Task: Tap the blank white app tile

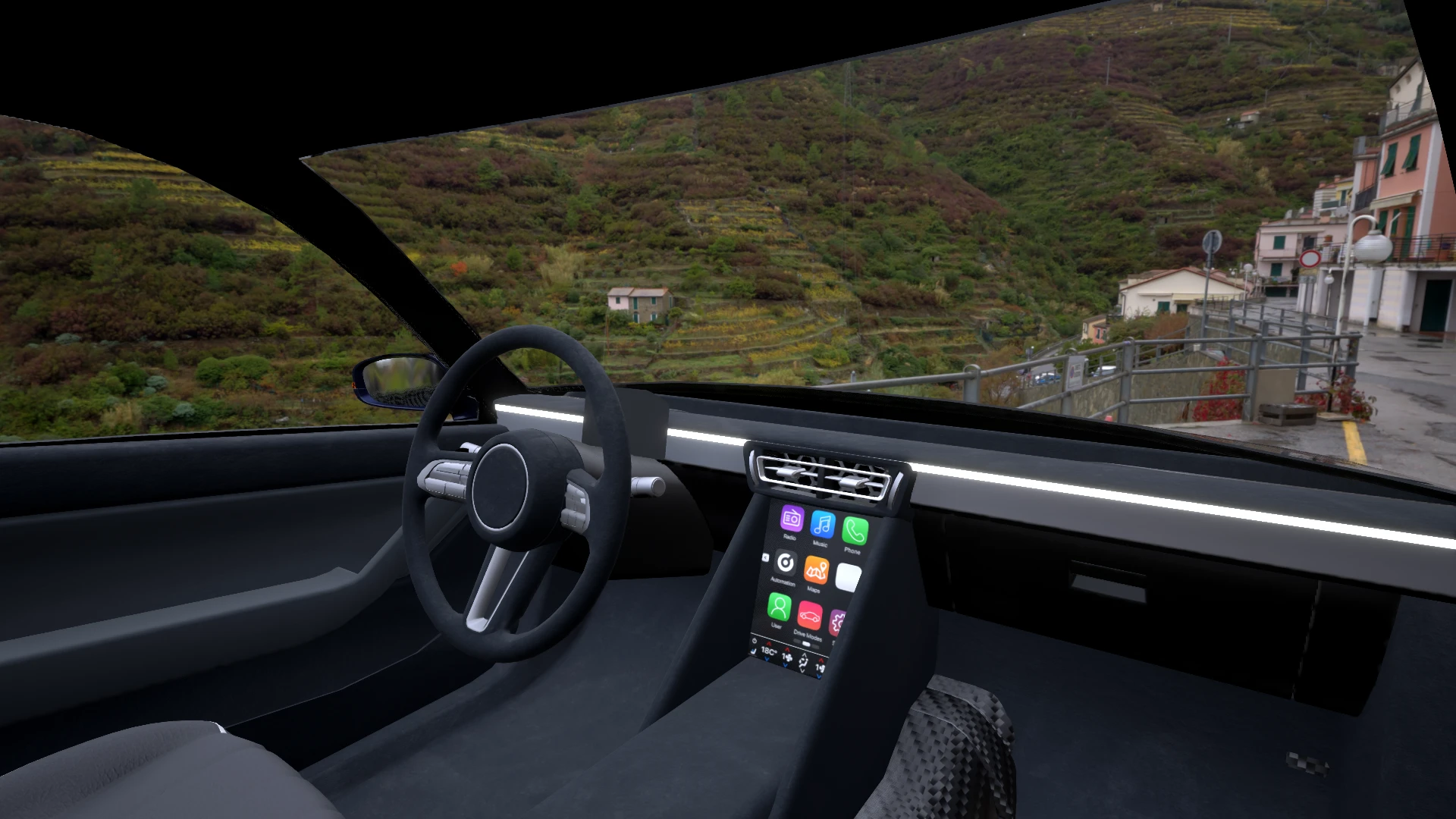Action: (x=848, y=577)
